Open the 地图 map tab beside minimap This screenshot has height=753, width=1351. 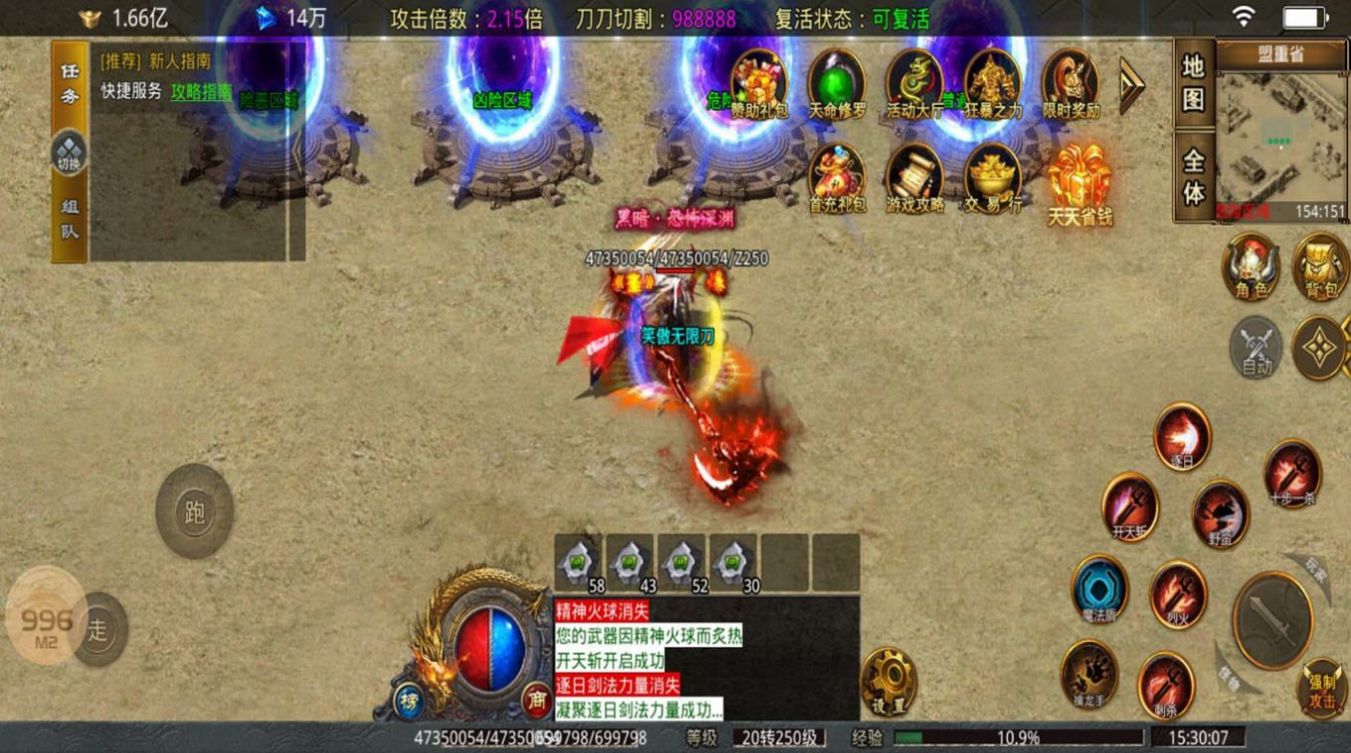1194,82
